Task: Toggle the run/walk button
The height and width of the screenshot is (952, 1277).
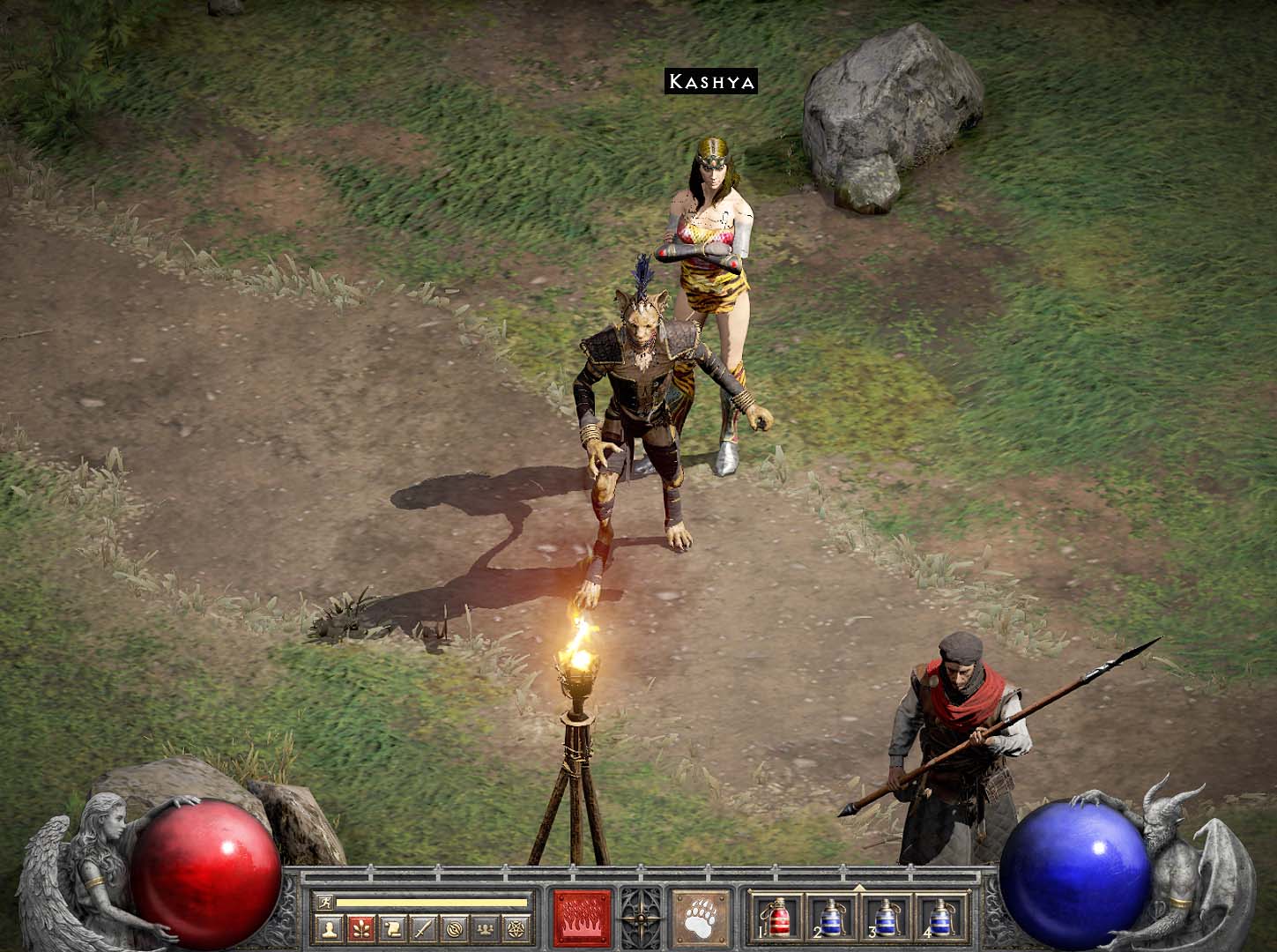Action: click(324, 902)
